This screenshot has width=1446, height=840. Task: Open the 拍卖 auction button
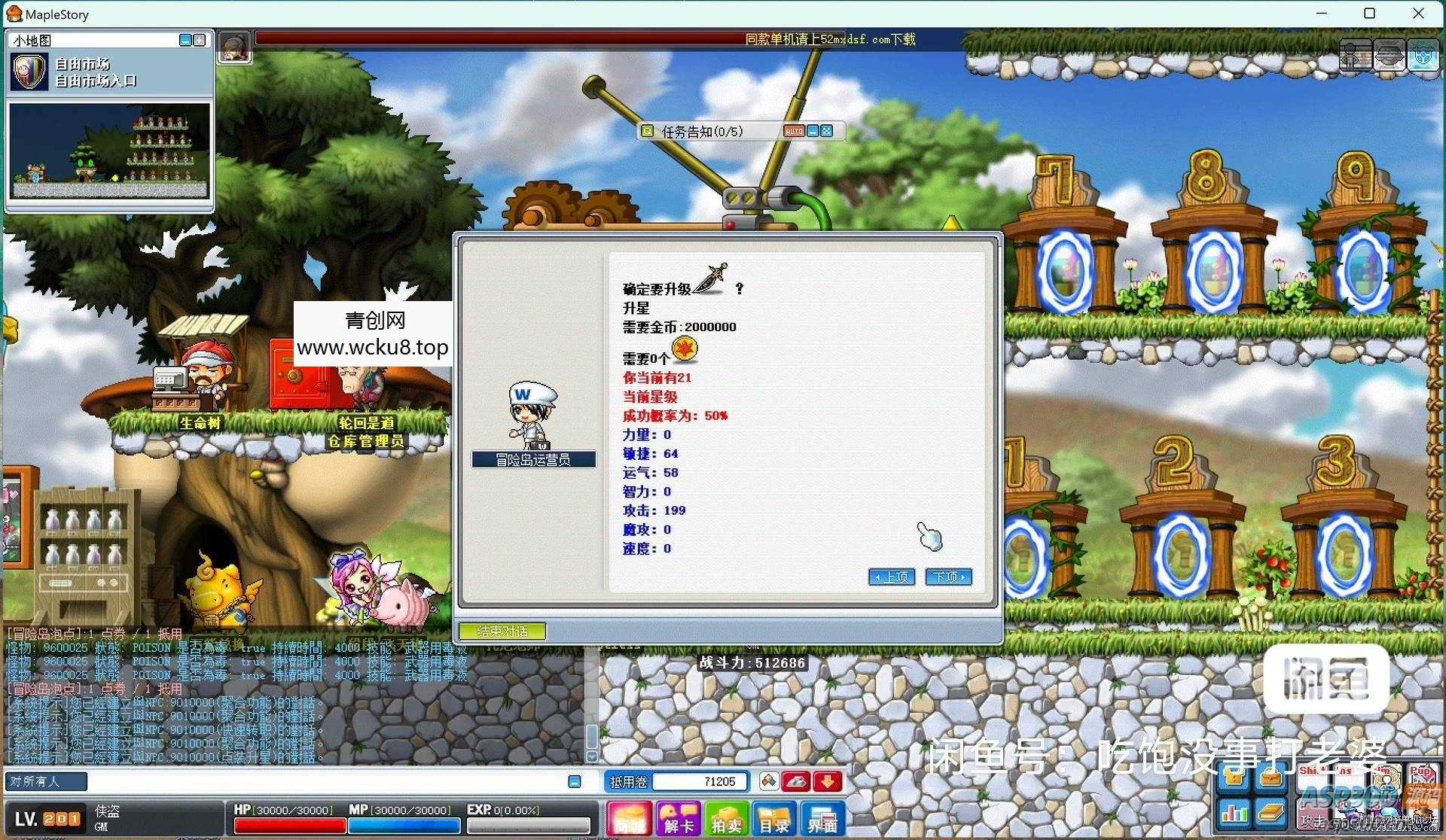click(726, 819)
